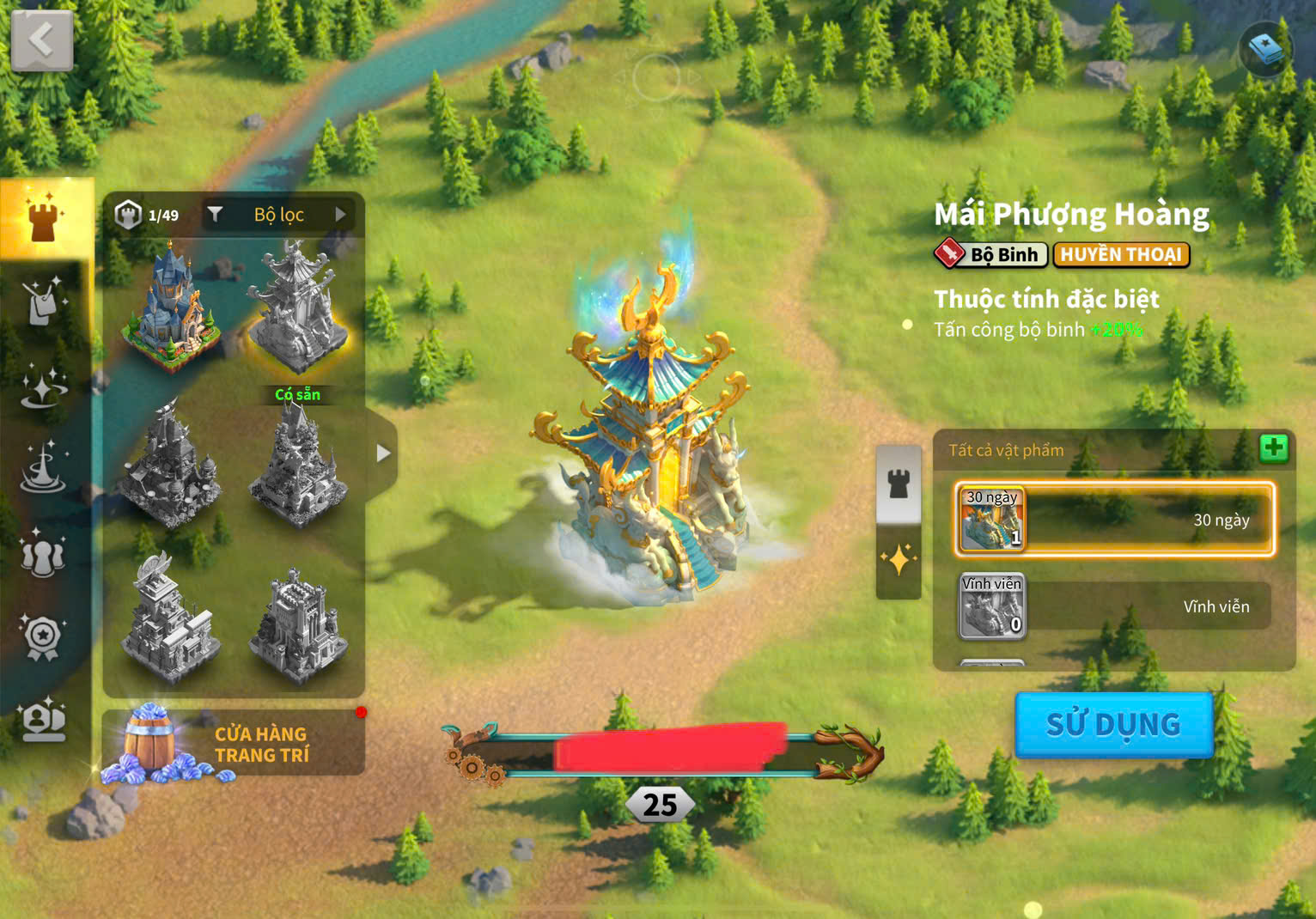Select the 30 ngày item row
This screenshot has height=919, width=1316.
tap(1114, 520)
